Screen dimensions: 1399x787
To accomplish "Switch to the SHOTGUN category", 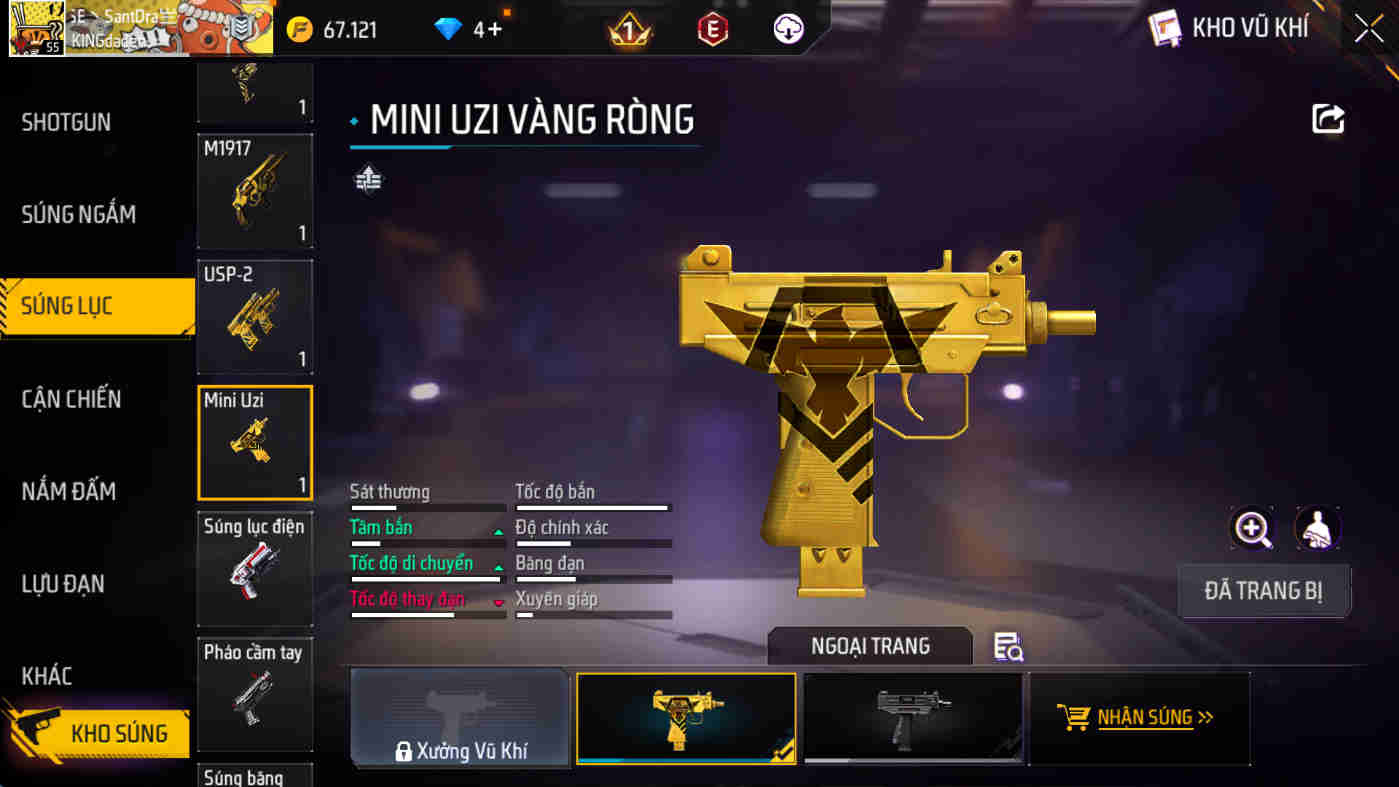I will [66, 123].
